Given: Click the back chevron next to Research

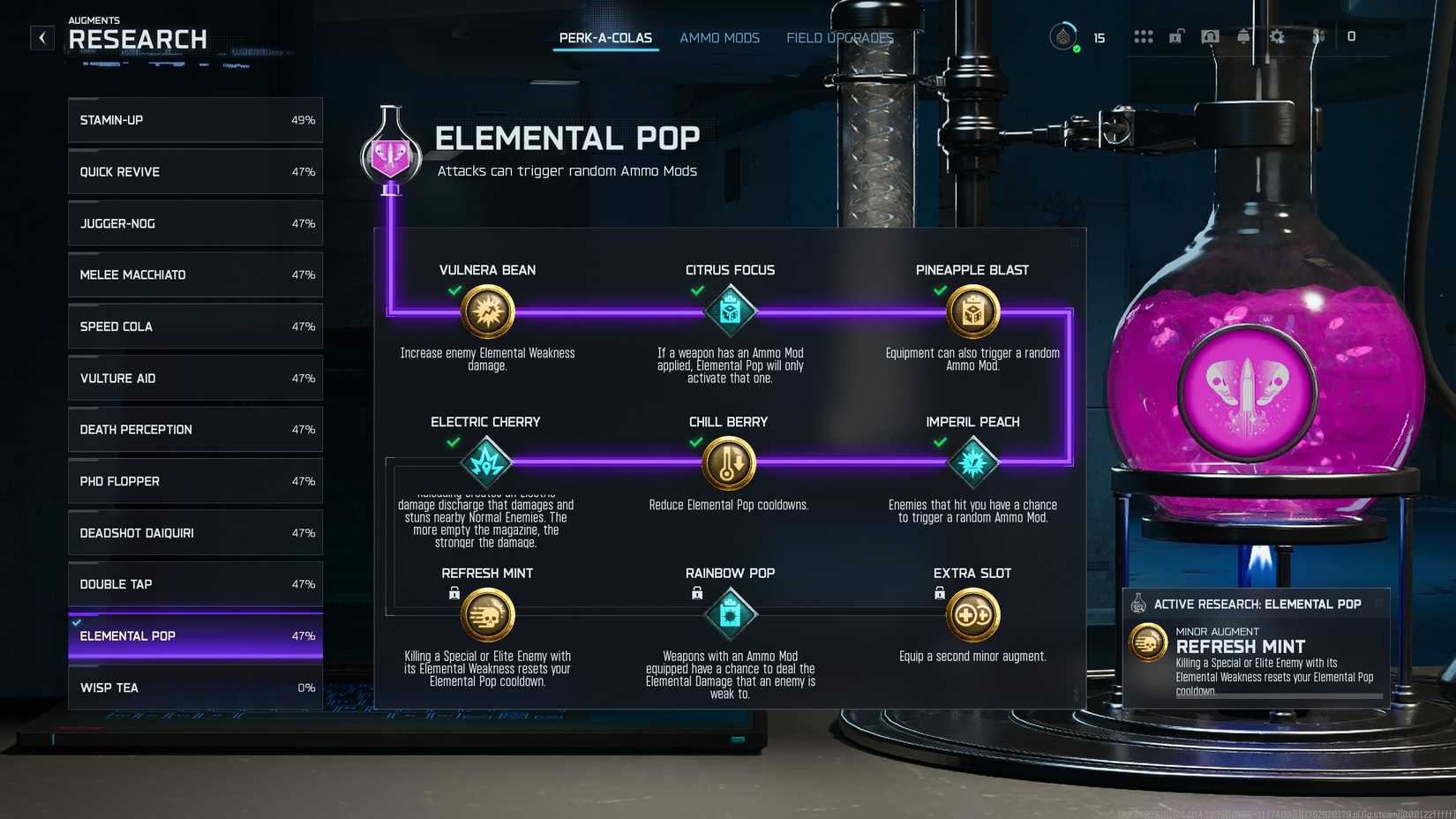Looking at the screenshot, I should click(41, 37).
